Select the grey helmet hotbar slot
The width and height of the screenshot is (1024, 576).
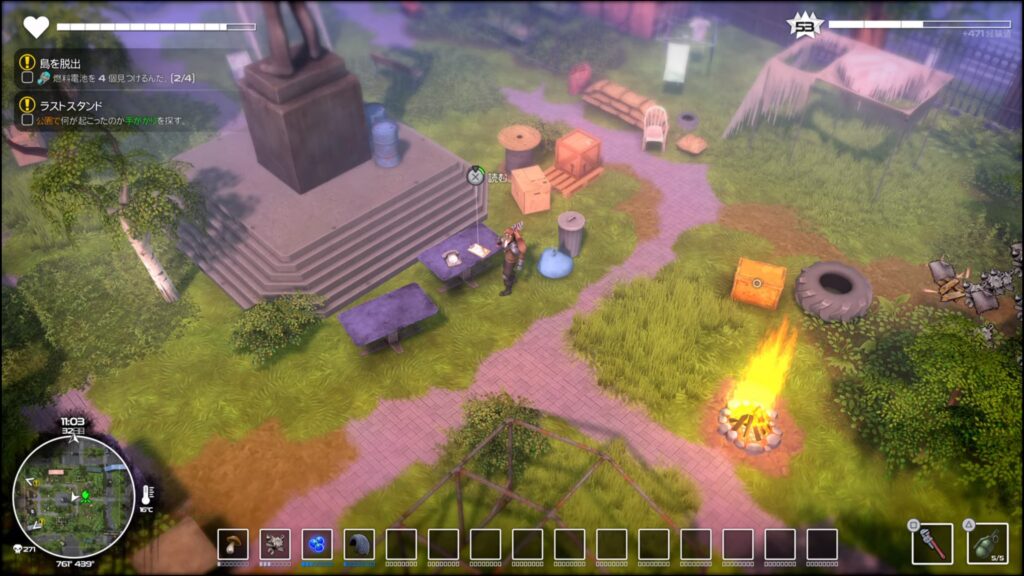359,544
